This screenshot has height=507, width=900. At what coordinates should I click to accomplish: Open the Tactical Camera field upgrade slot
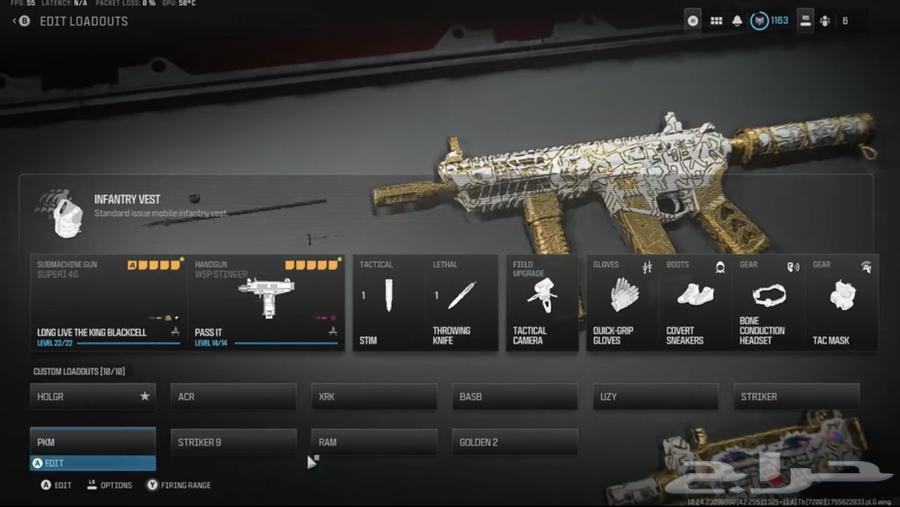tap(542, 302)
